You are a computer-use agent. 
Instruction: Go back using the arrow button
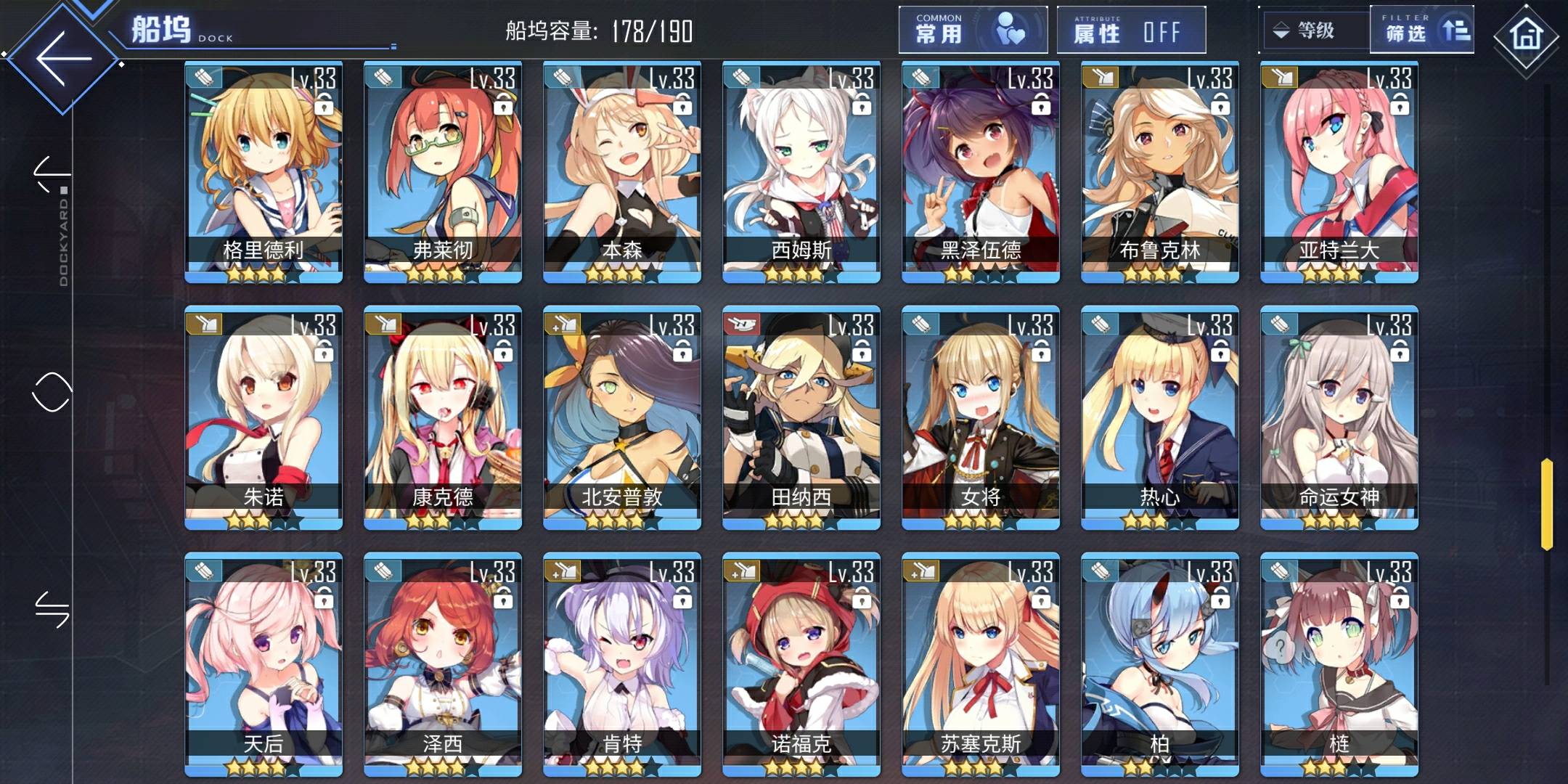[63, 58]
